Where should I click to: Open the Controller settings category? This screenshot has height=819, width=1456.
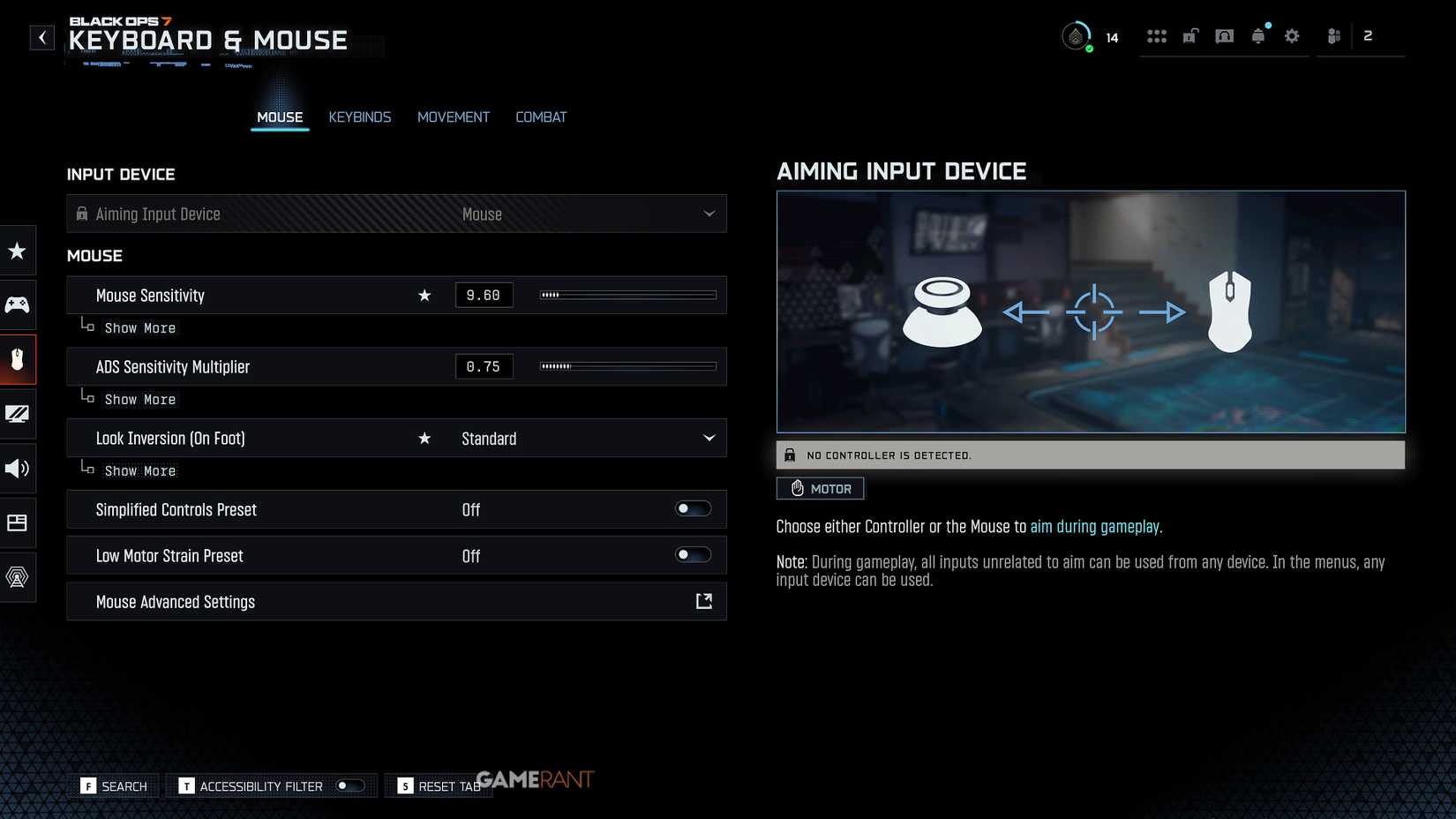pyautogui.click(x=18, y=304)
